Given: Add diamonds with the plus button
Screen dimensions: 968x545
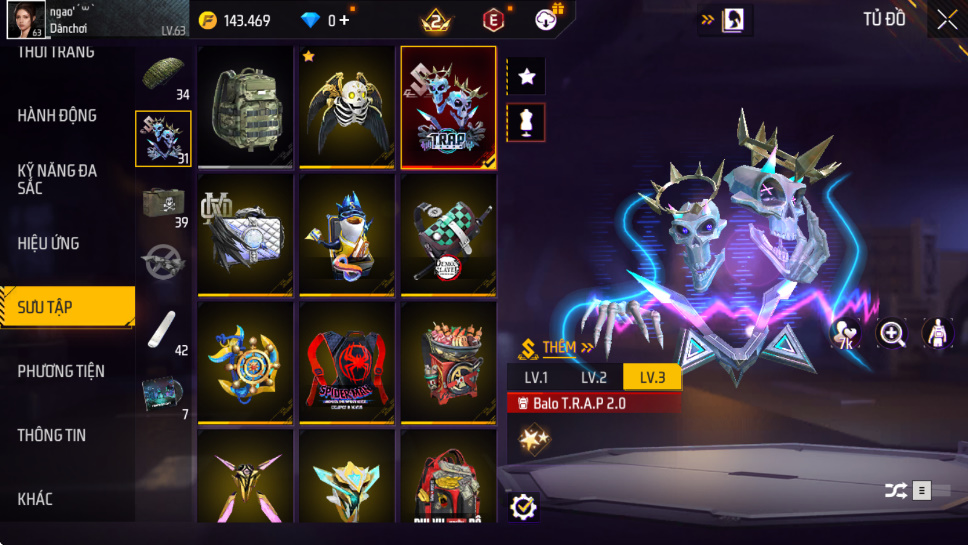Looking at the screenshot, I should pyautogui.click(x=345, y=20).
